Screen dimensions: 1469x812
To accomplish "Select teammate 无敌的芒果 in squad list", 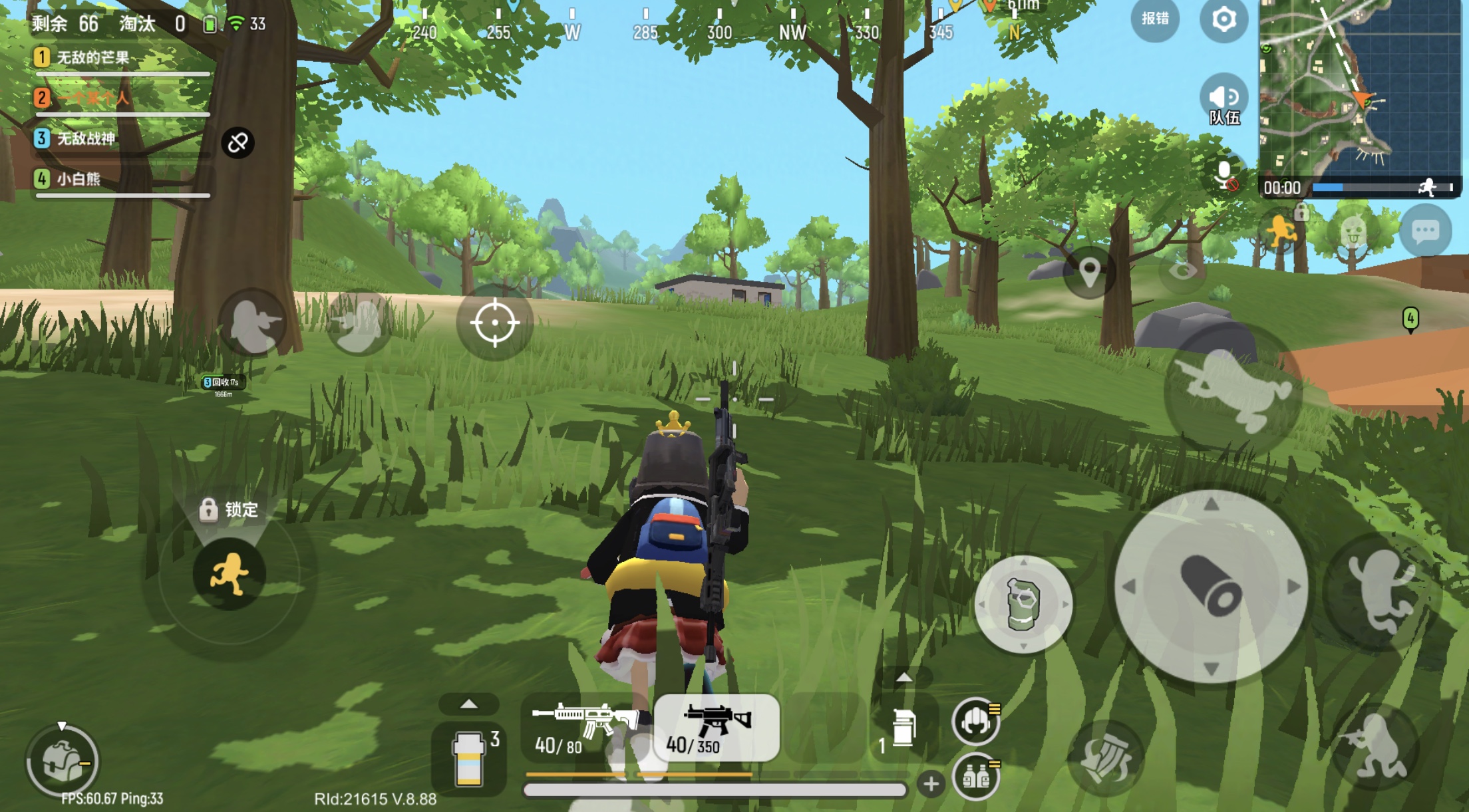I will coord(93,58).
